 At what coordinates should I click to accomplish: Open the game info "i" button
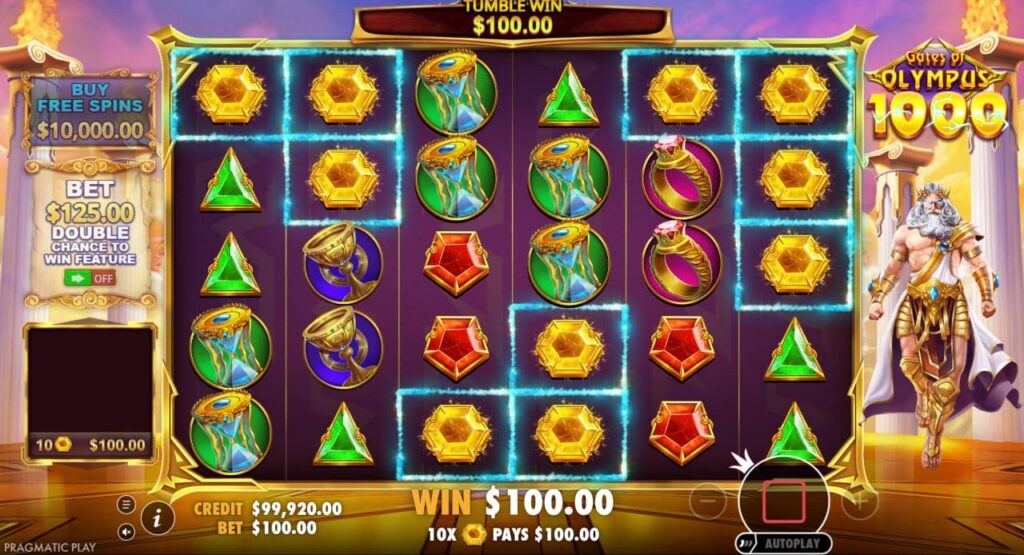tap(157, 517)
